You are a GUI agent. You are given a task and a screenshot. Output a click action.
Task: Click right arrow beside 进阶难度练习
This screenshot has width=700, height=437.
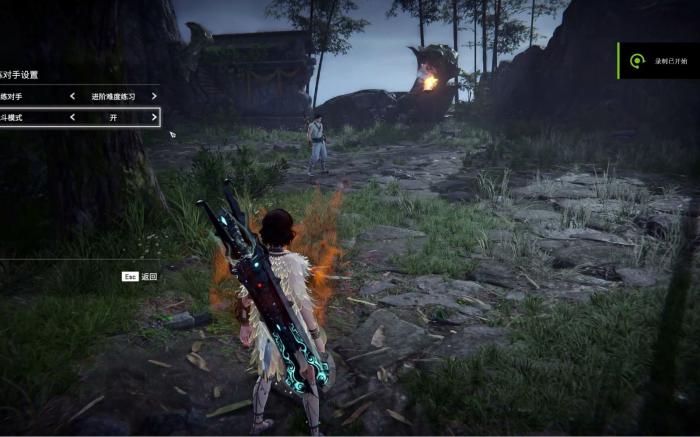(154, 96)
